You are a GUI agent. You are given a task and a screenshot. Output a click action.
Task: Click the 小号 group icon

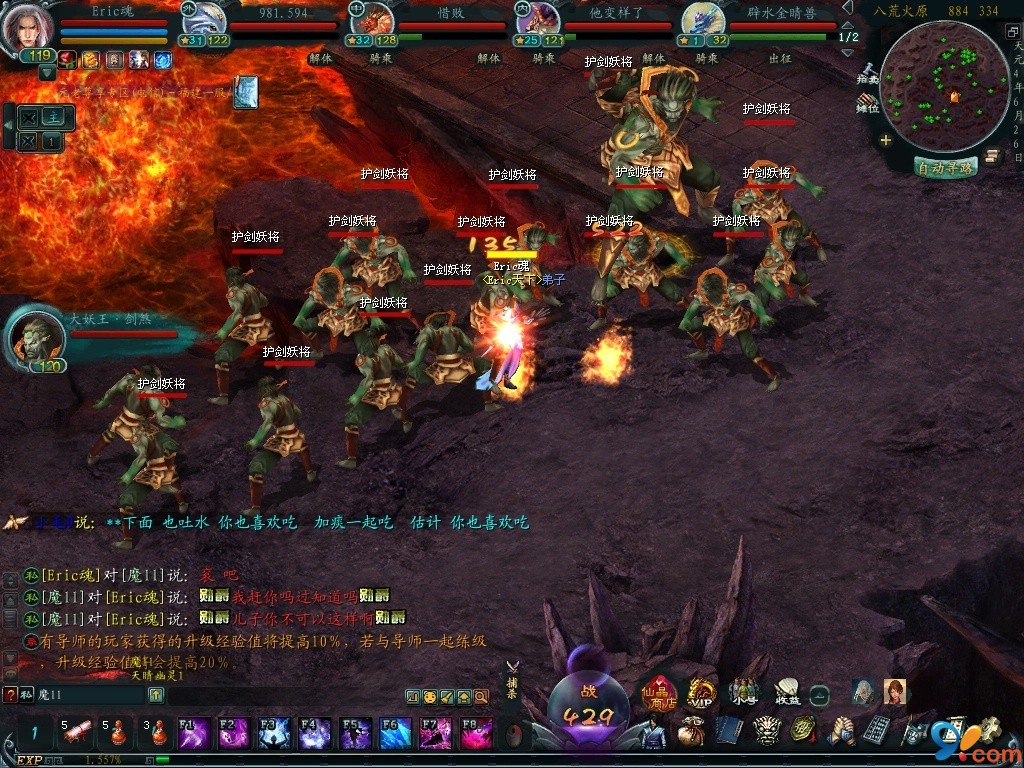point(743,692)
